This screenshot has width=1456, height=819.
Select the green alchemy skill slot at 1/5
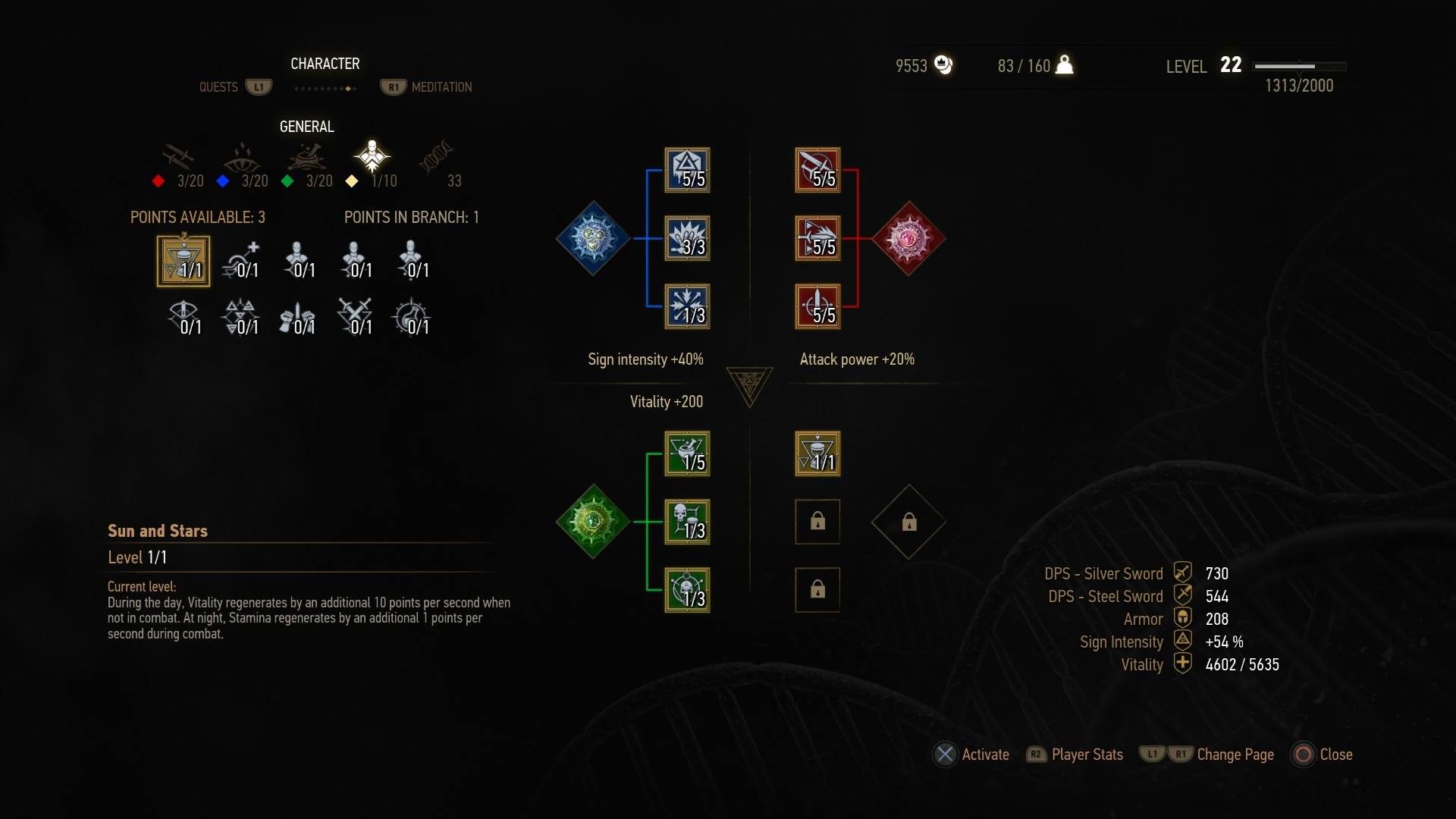(x=687, y=453)
